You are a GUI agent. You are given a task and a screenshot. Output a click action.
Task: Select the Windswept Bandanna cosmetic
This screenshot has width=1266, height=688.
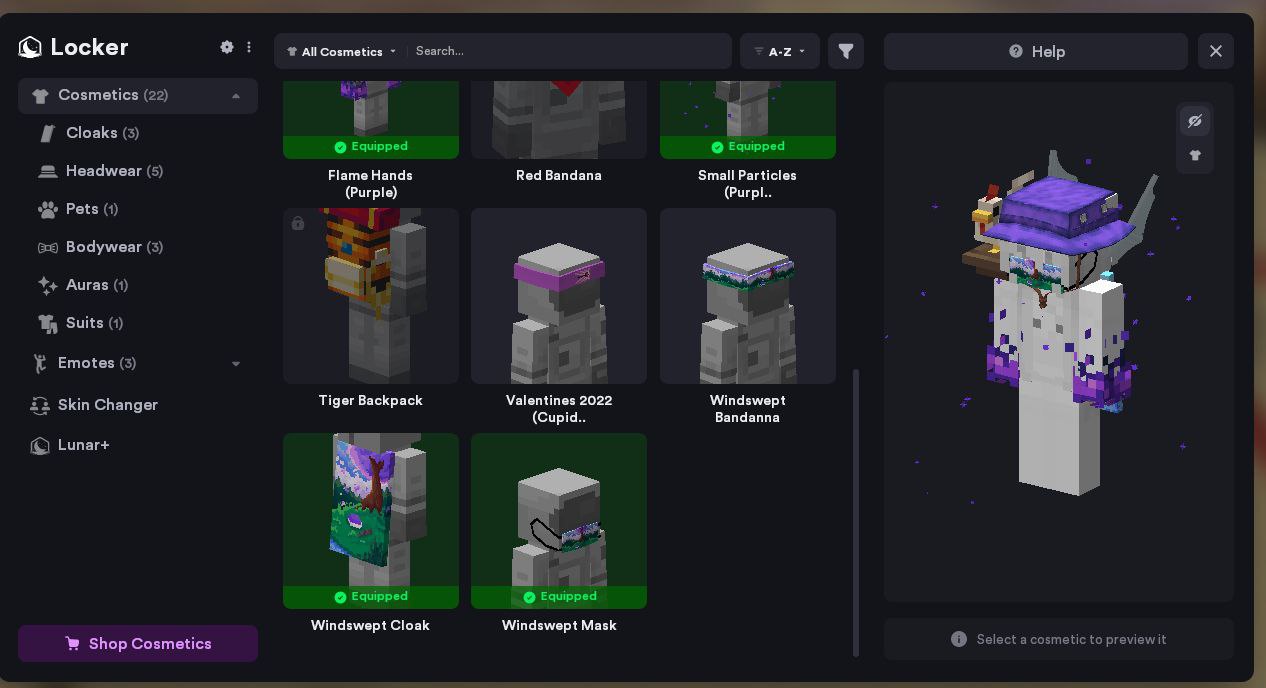(748, 296)
